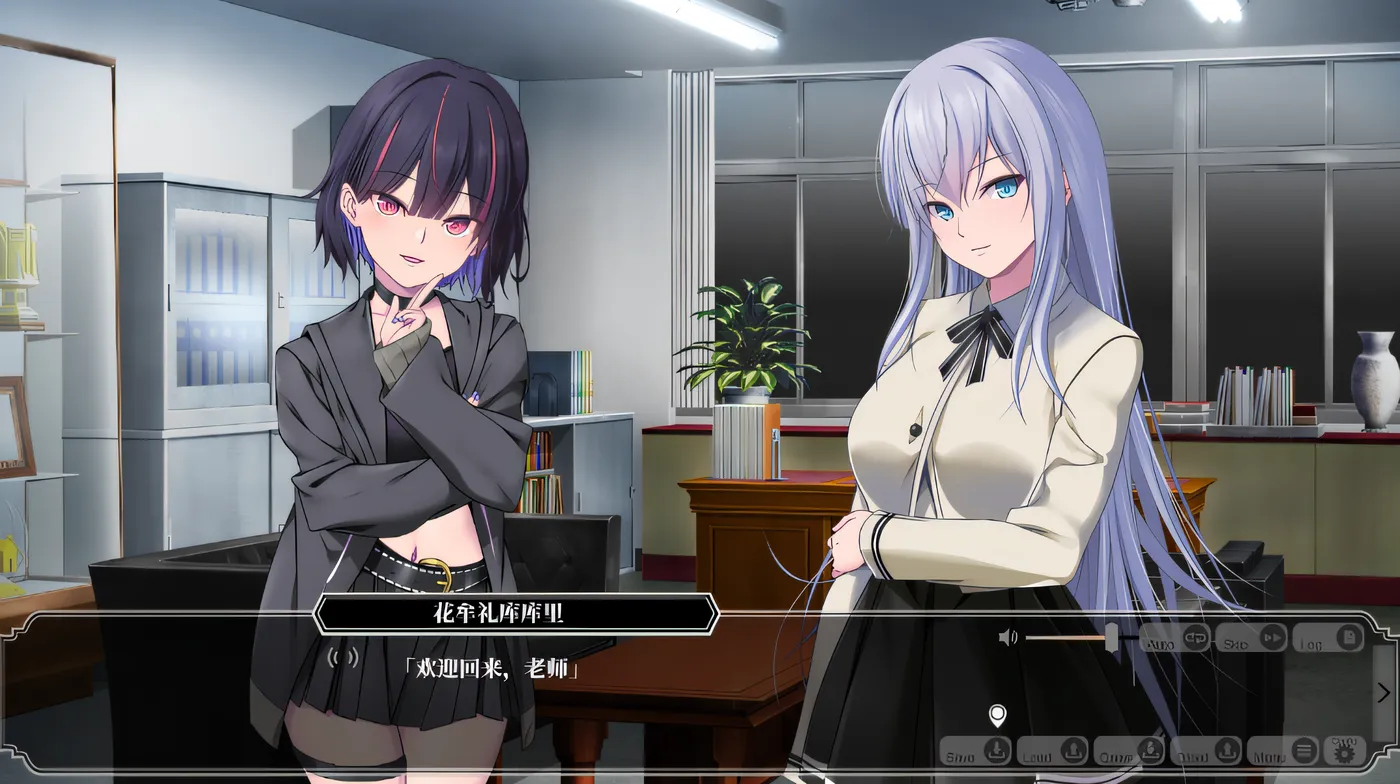Perform a quick save with the Qsave icon
The height and width of the screenshot is (784, 1400).
1150,751
